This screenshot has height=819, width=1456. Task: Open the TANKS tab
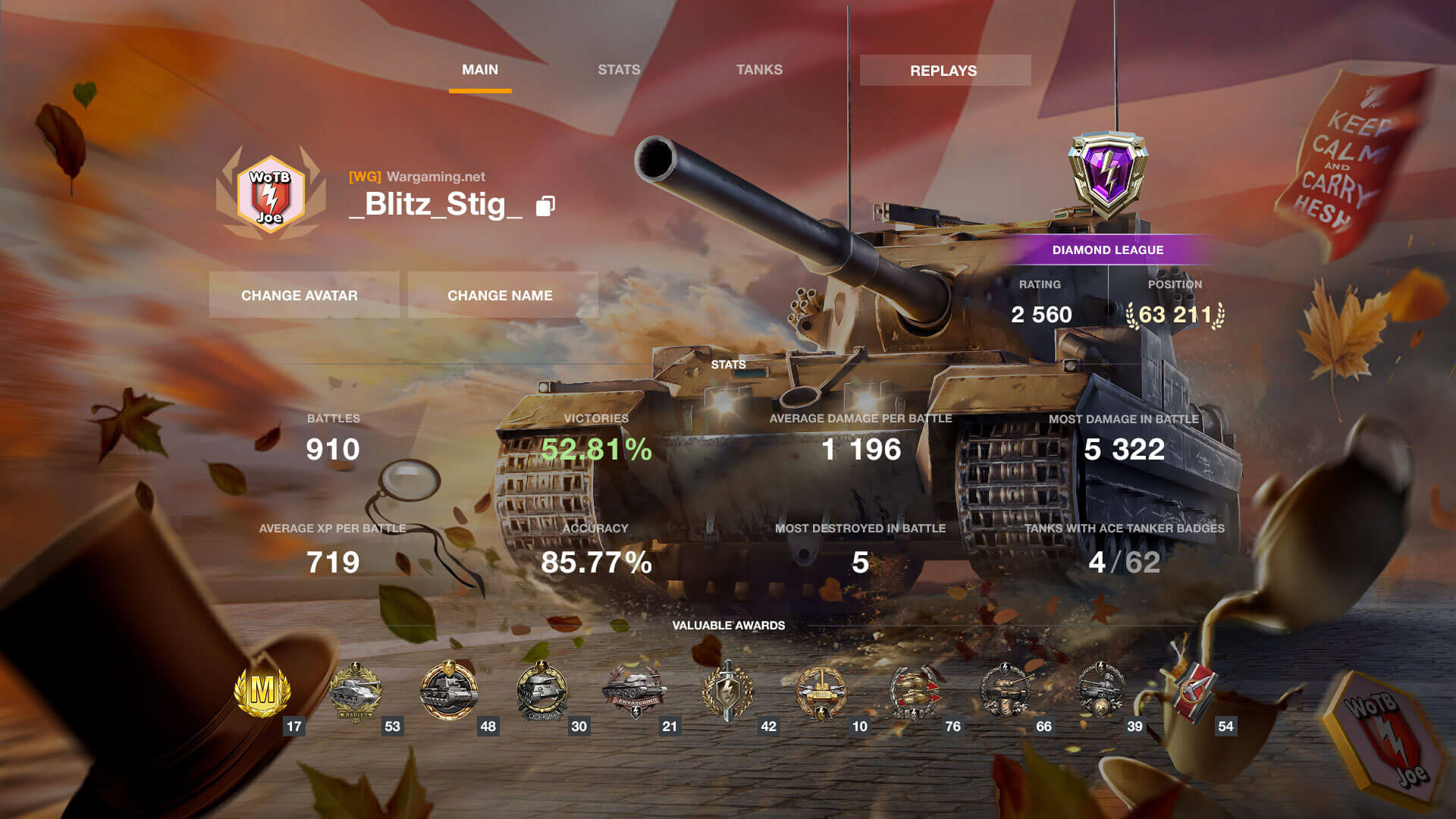tap(759, 70)
